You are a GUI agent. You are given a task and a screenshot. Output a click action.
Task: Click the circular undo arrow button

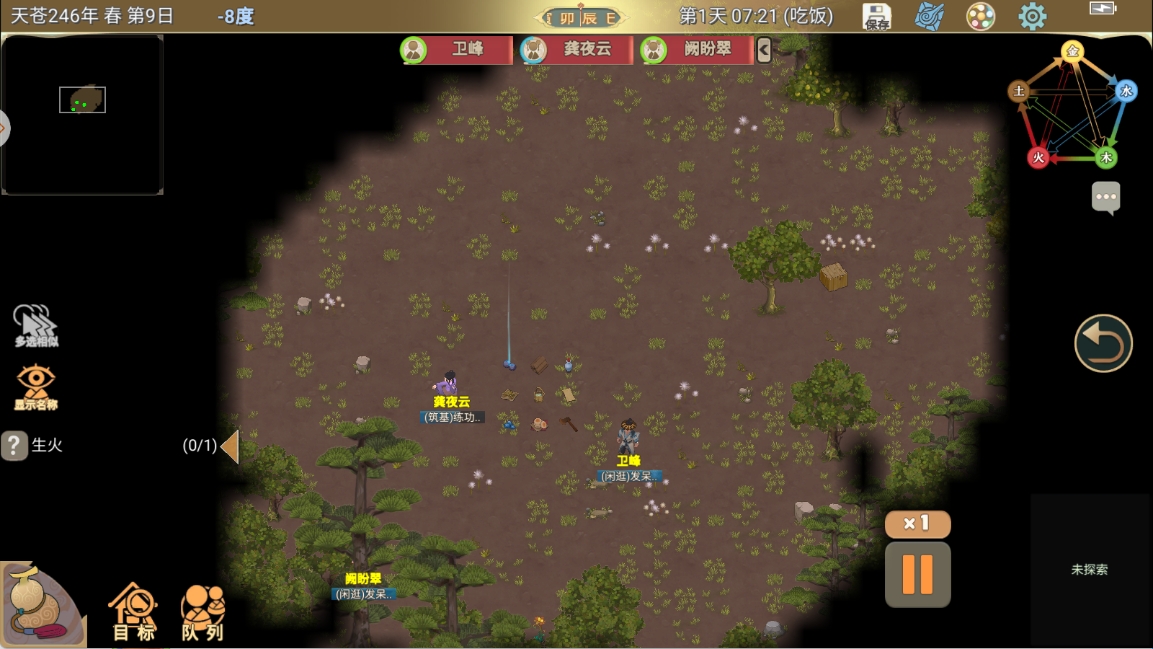[x=1103, y=344]
